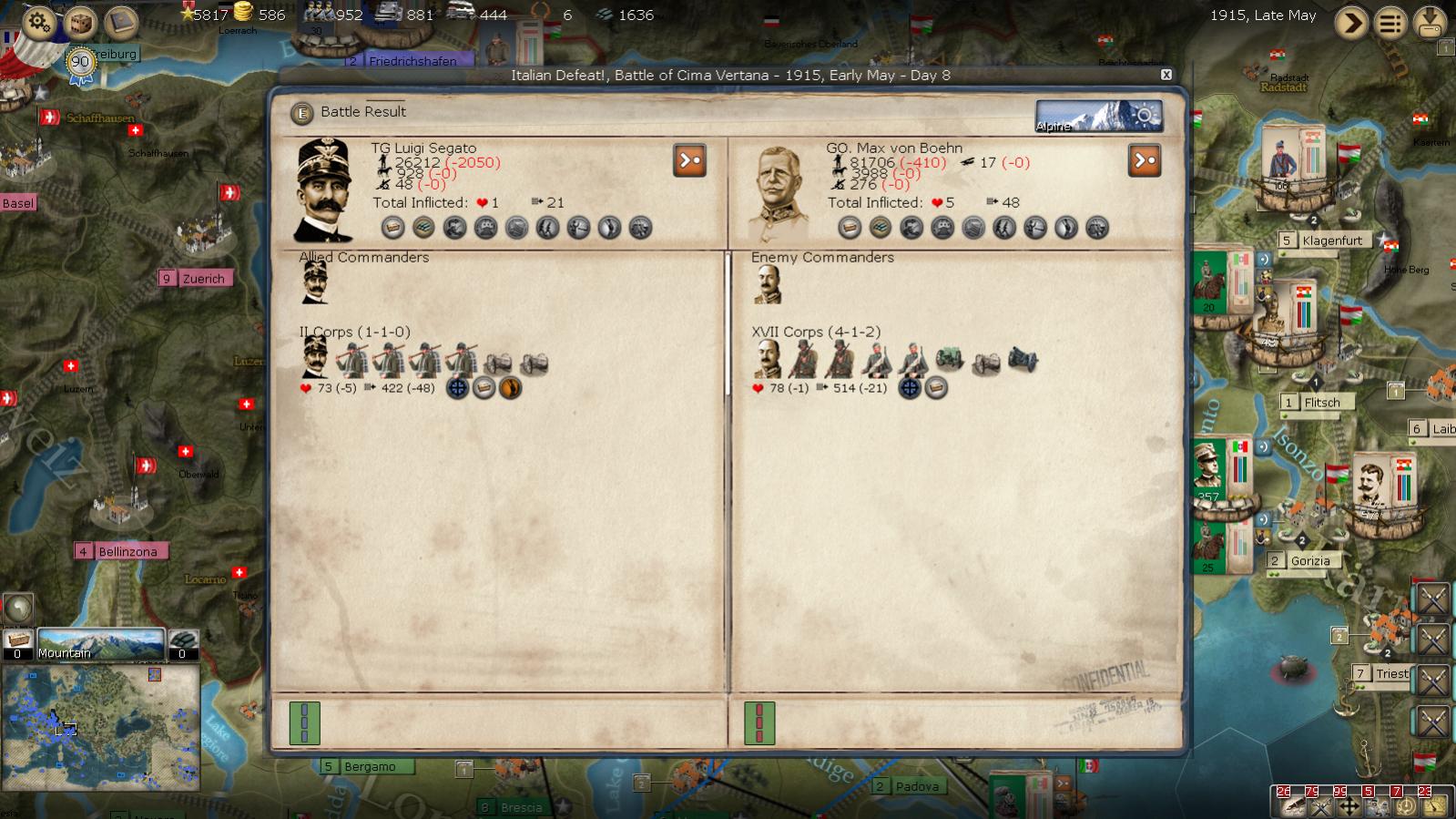Open the ledger book icon
The height and width of the screenshot is (819, 1456).
120,21
